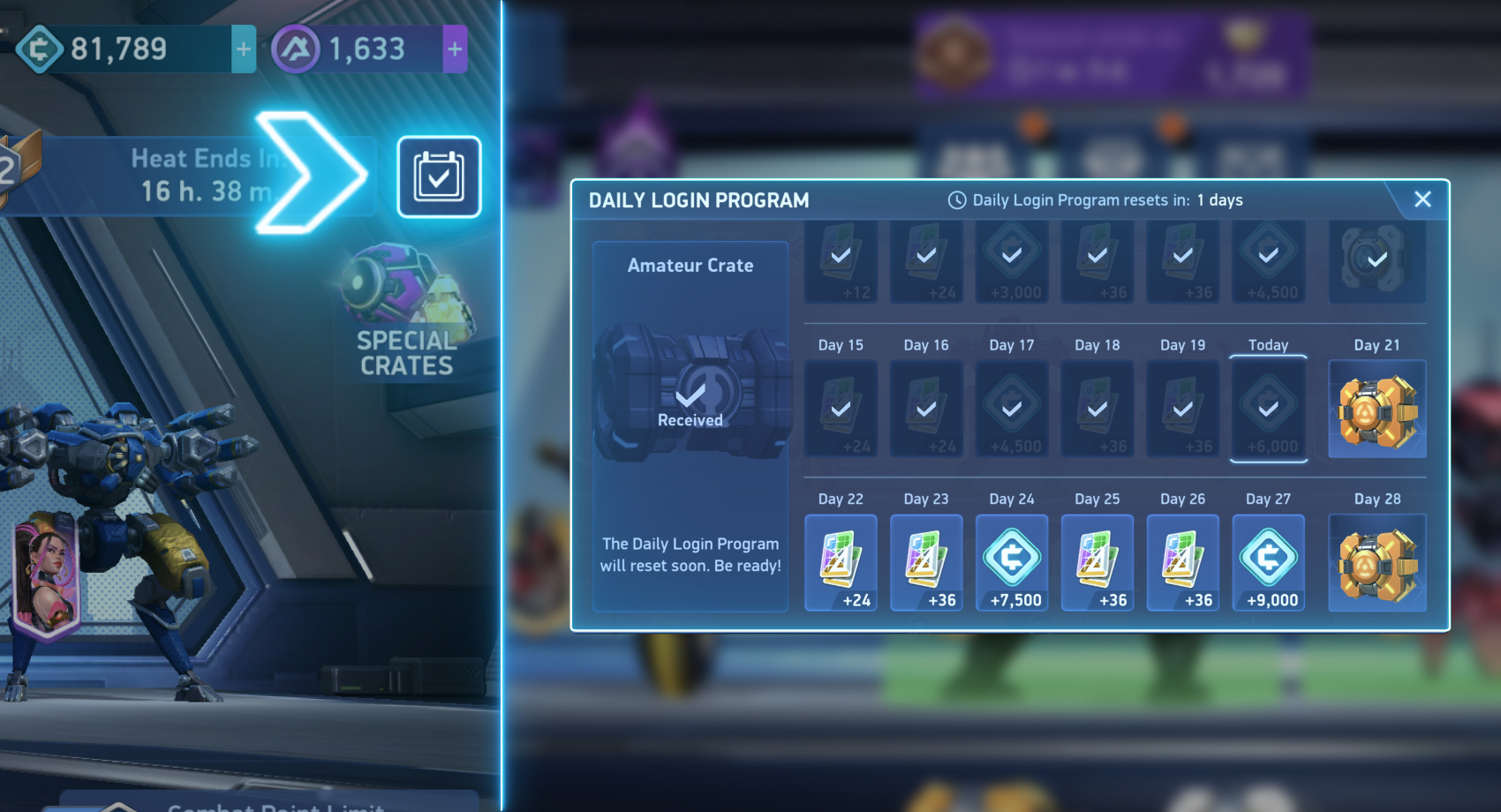
Task: Click the Day 28 gold crate reward
Action: pos(1377,561)
